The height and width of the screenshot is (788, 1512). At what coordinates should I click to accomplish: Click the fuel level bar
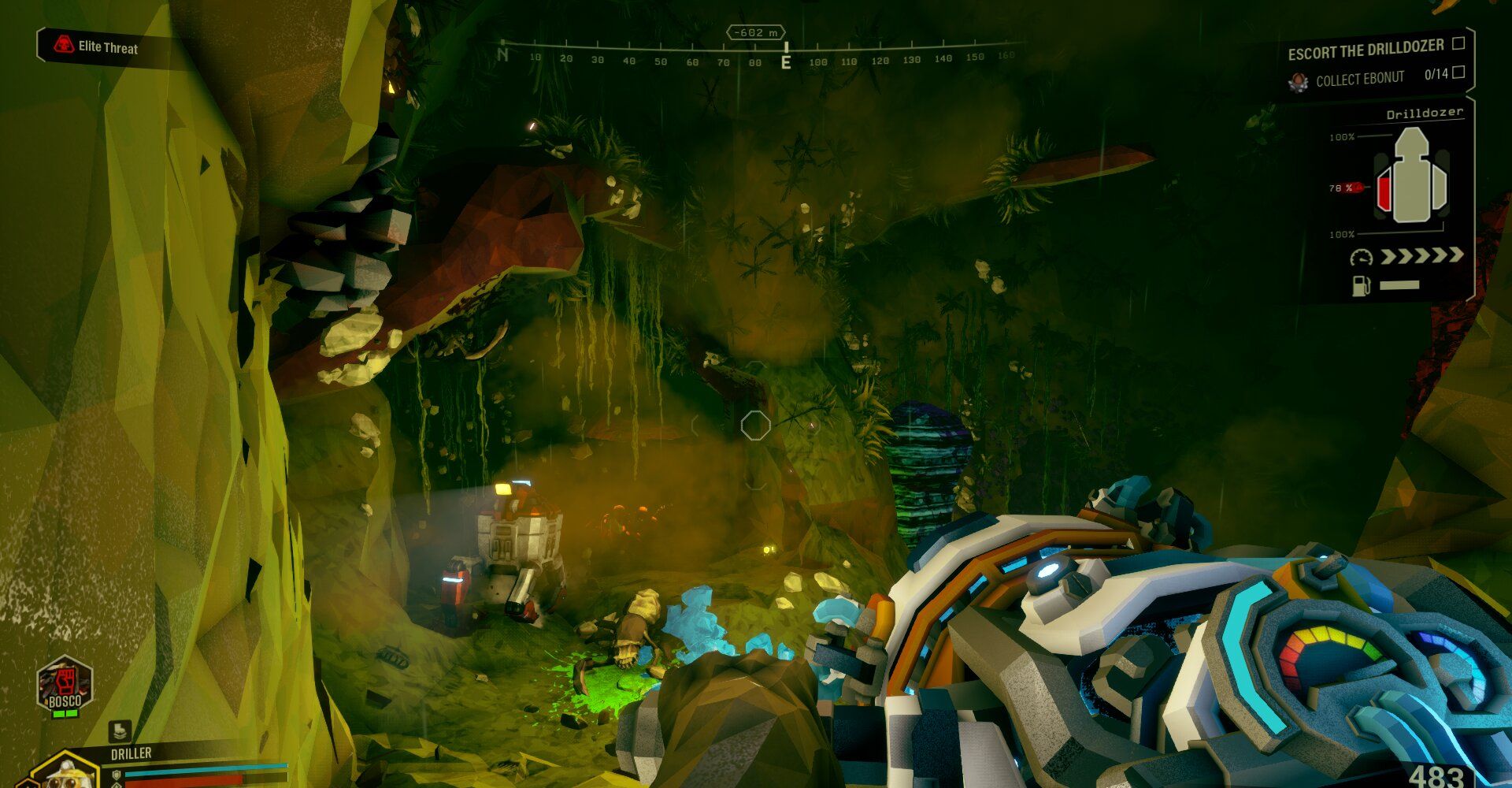[x=1399, y=284]
